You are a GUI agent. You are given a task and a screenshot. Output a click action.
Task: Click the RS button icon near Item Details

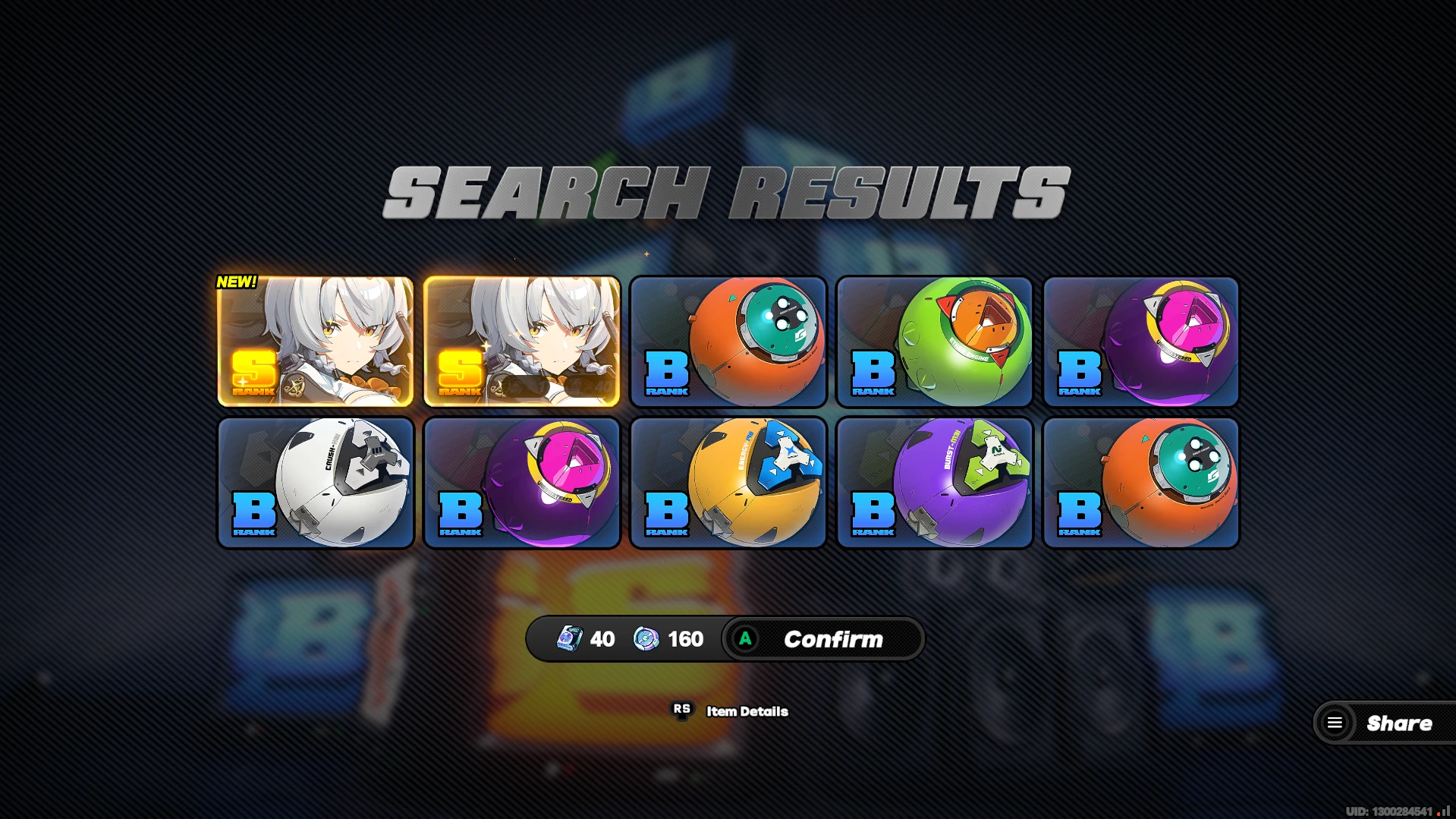tap(681, 711)
